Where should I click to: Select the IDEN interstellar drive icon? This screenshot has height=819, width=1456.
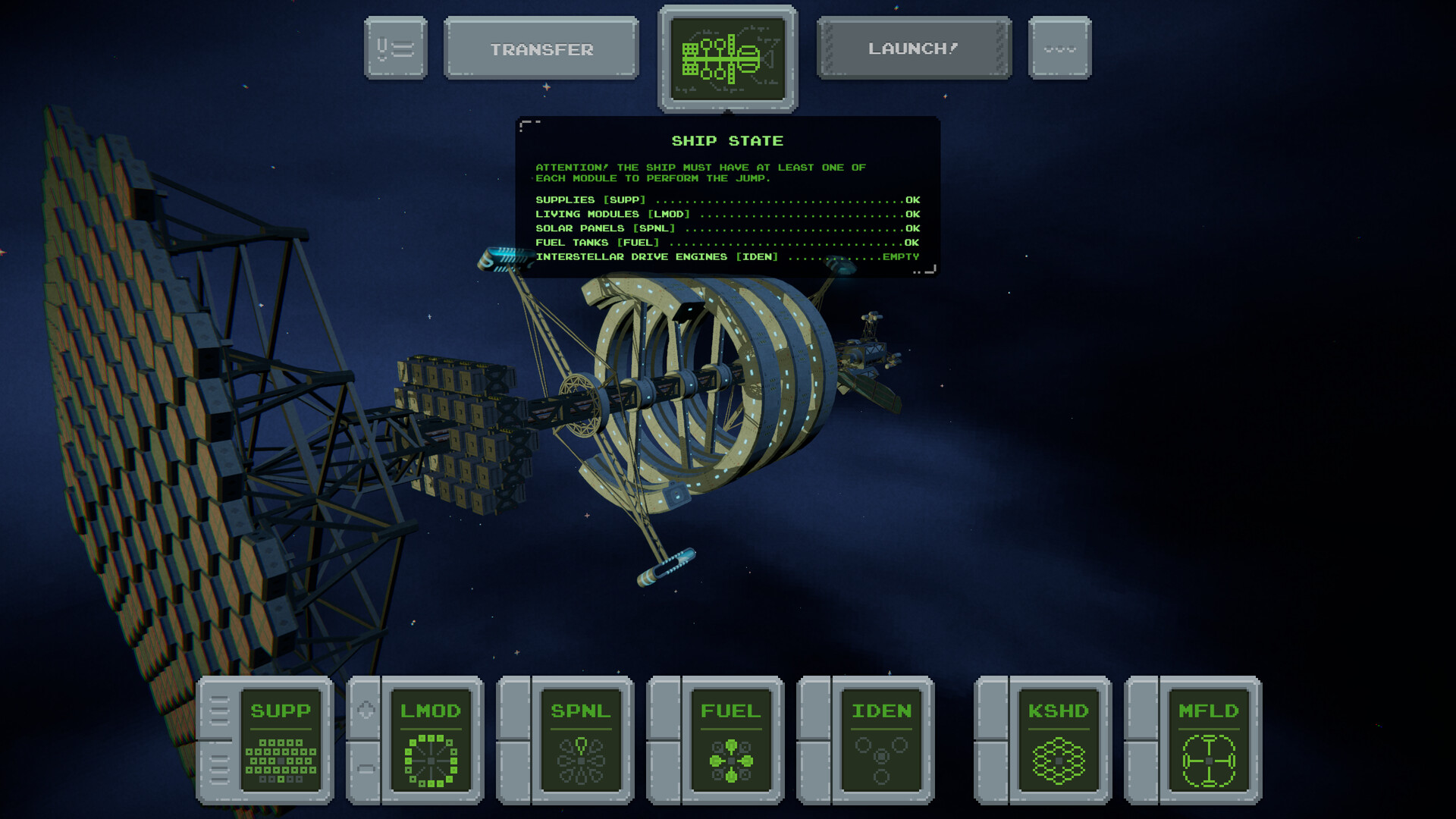click(881, 739)
